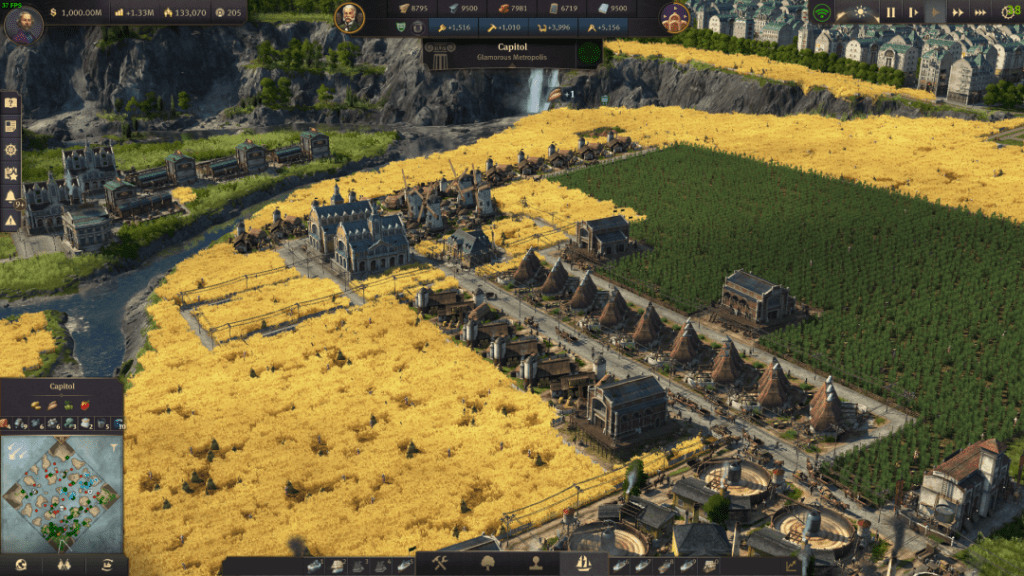Open the construction menu hammer and wrench tab
The image size is (1024, 576).
coord(438,564)
